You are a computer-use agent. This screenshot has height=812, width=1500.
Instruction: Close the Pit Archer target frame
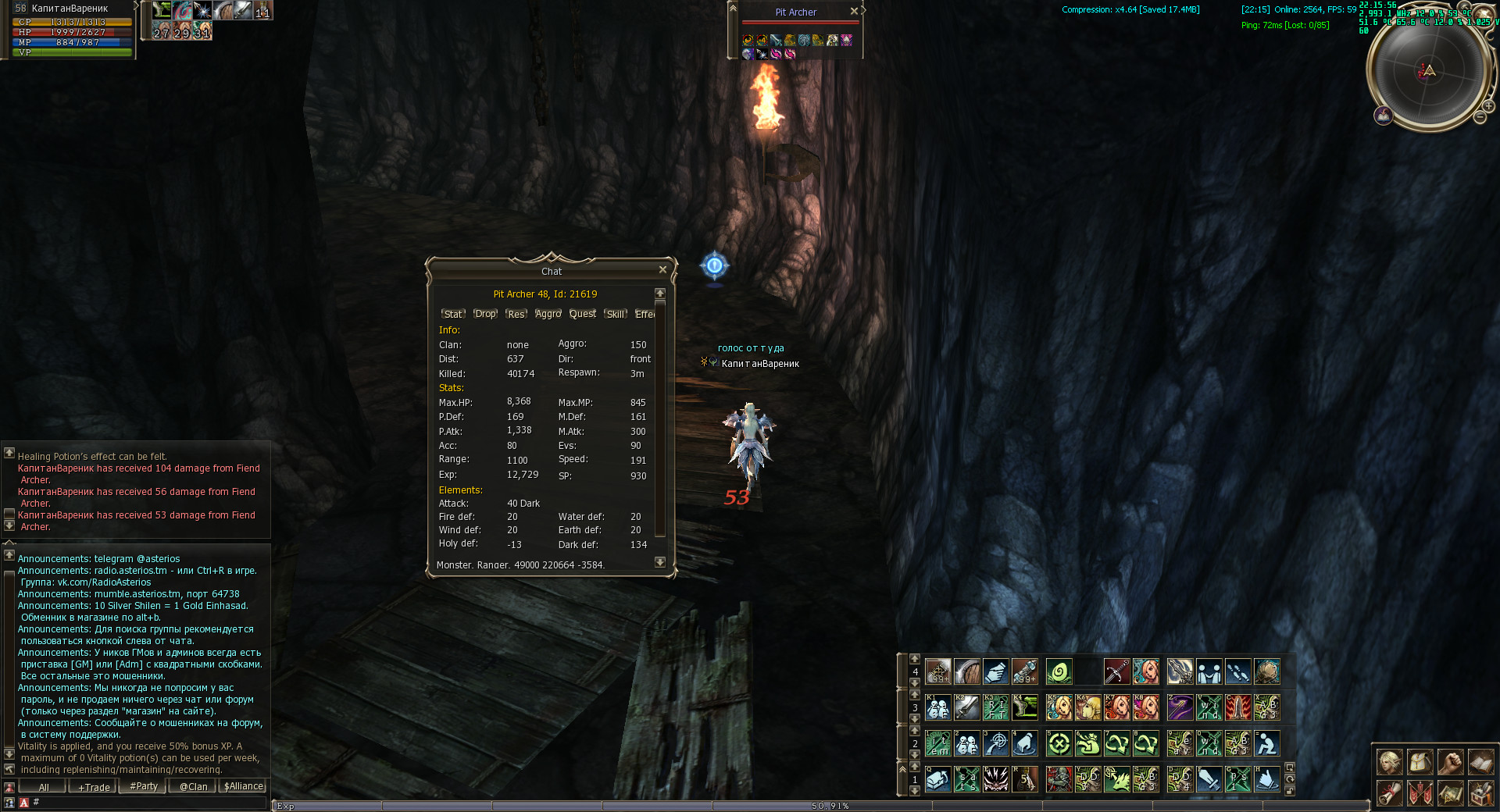(854, 11)
